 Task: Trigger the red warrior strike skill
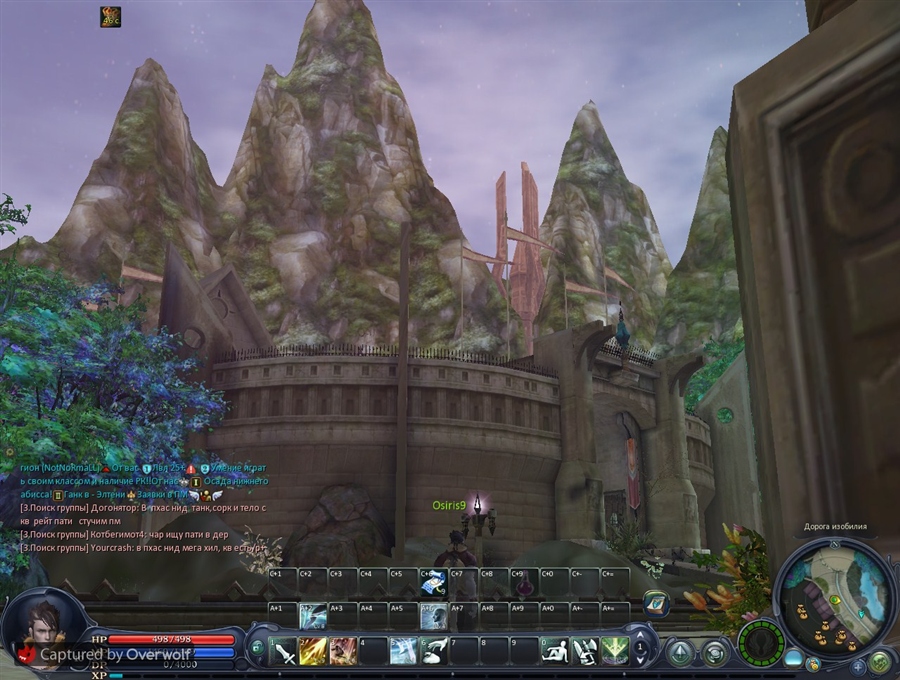coord(343,651)
